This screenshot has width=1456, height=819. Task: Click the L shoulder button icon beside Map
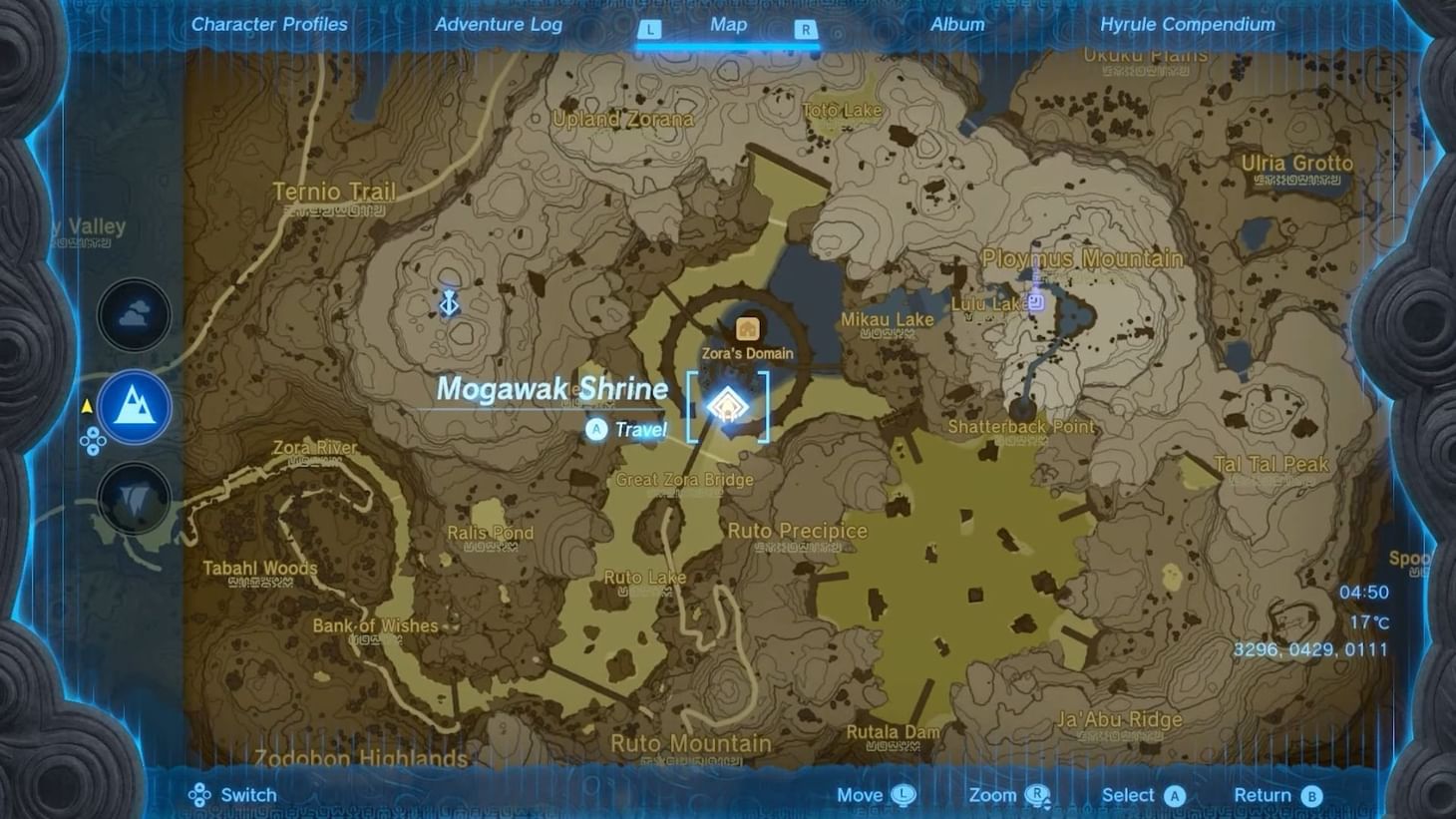point(650,30)
